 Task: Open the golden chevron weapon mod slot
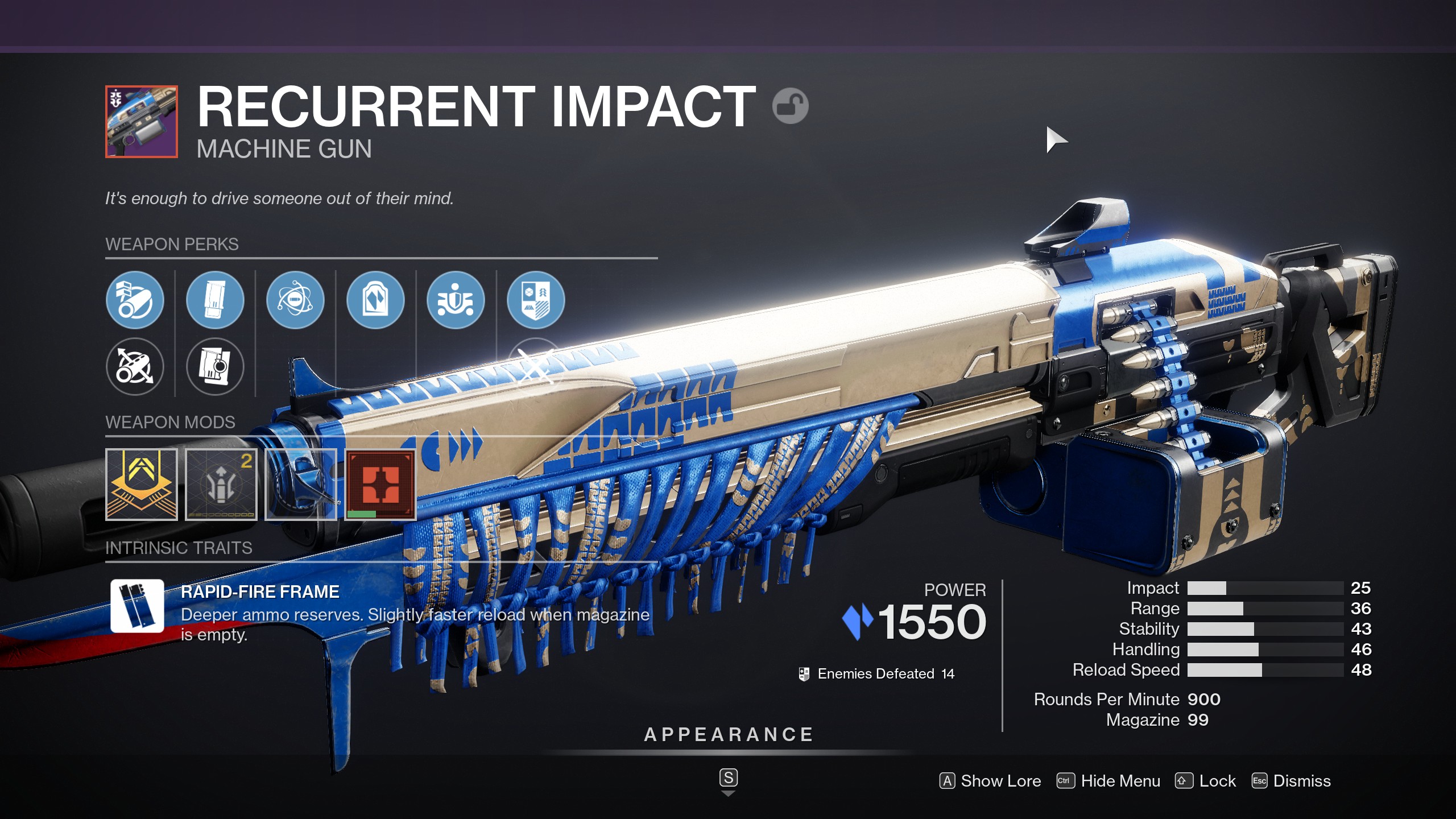click(x=142, y=484)
